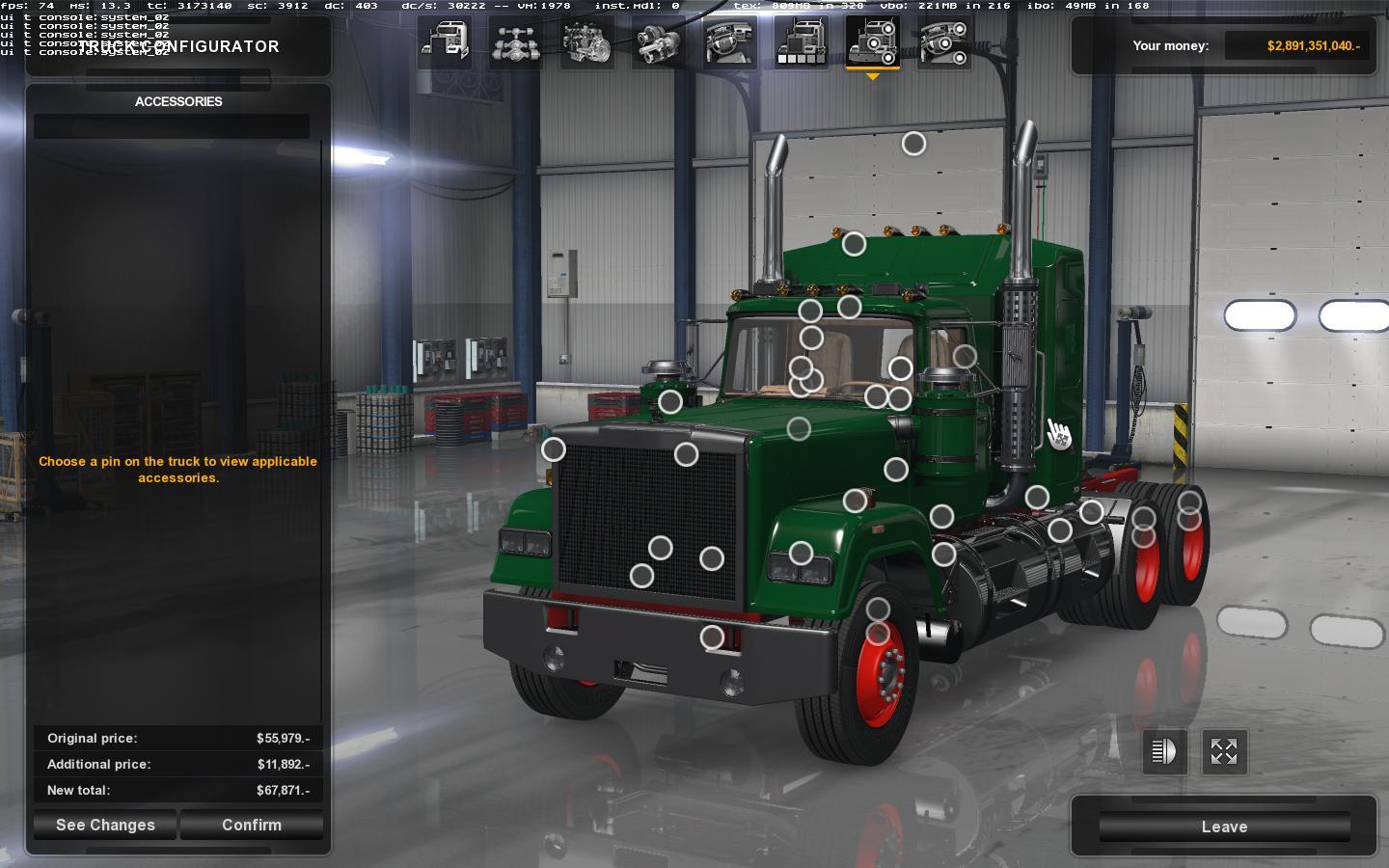Image resolution: width=1389 pixels, height=868 pixels.
Task: Open the chassis axle tab
Action: (516, 42)
